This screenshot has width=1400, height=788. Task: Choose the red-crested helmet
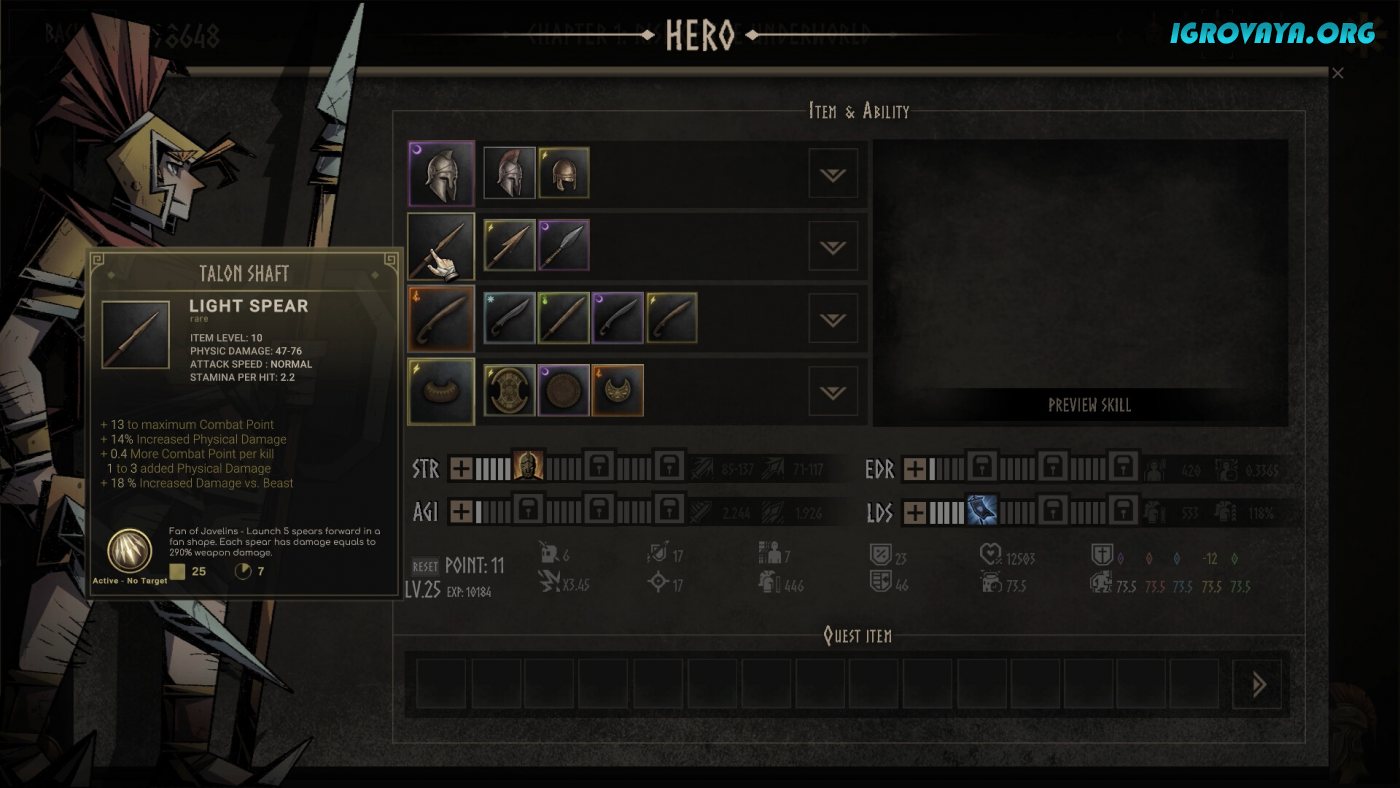coord(510,173)
